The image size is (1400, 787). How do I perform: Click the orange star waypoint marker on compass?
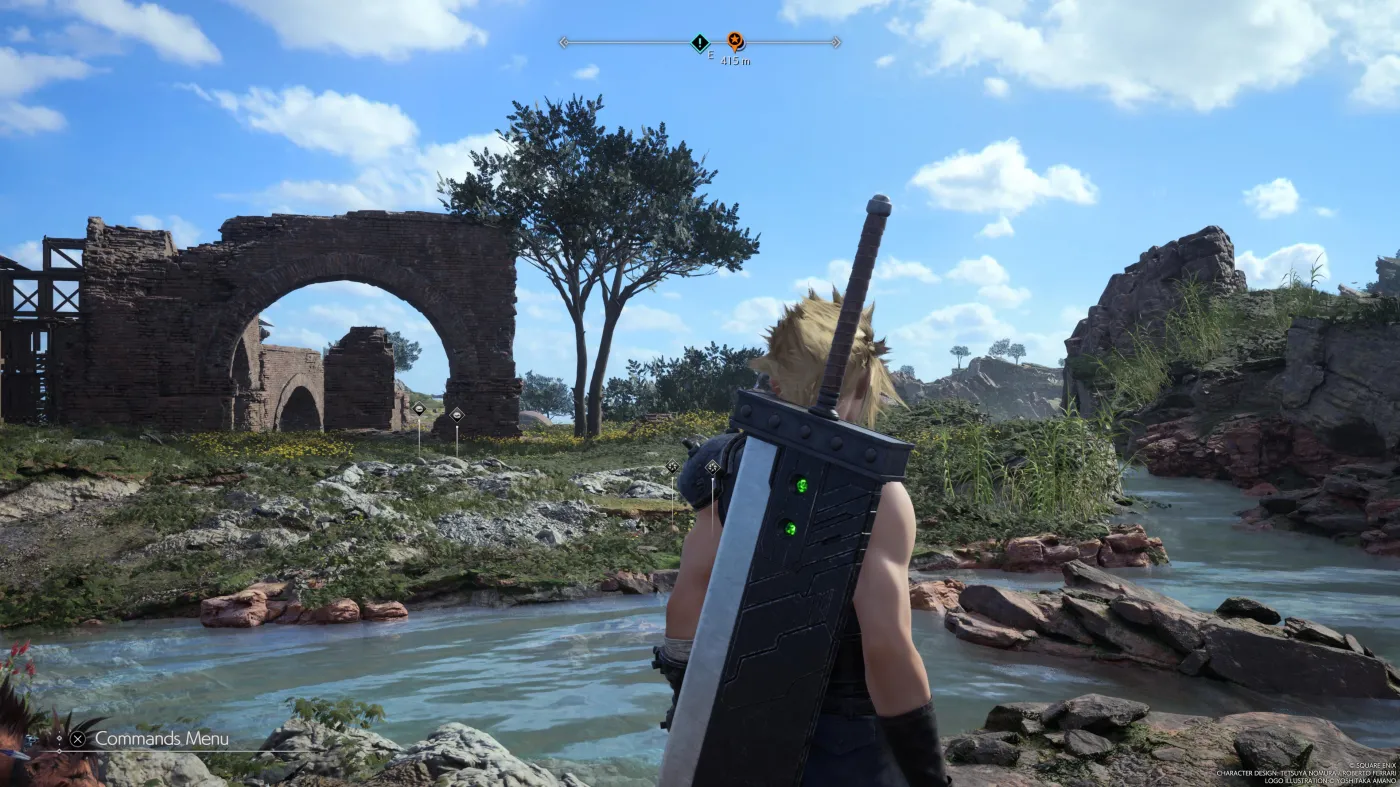point(735,41)
